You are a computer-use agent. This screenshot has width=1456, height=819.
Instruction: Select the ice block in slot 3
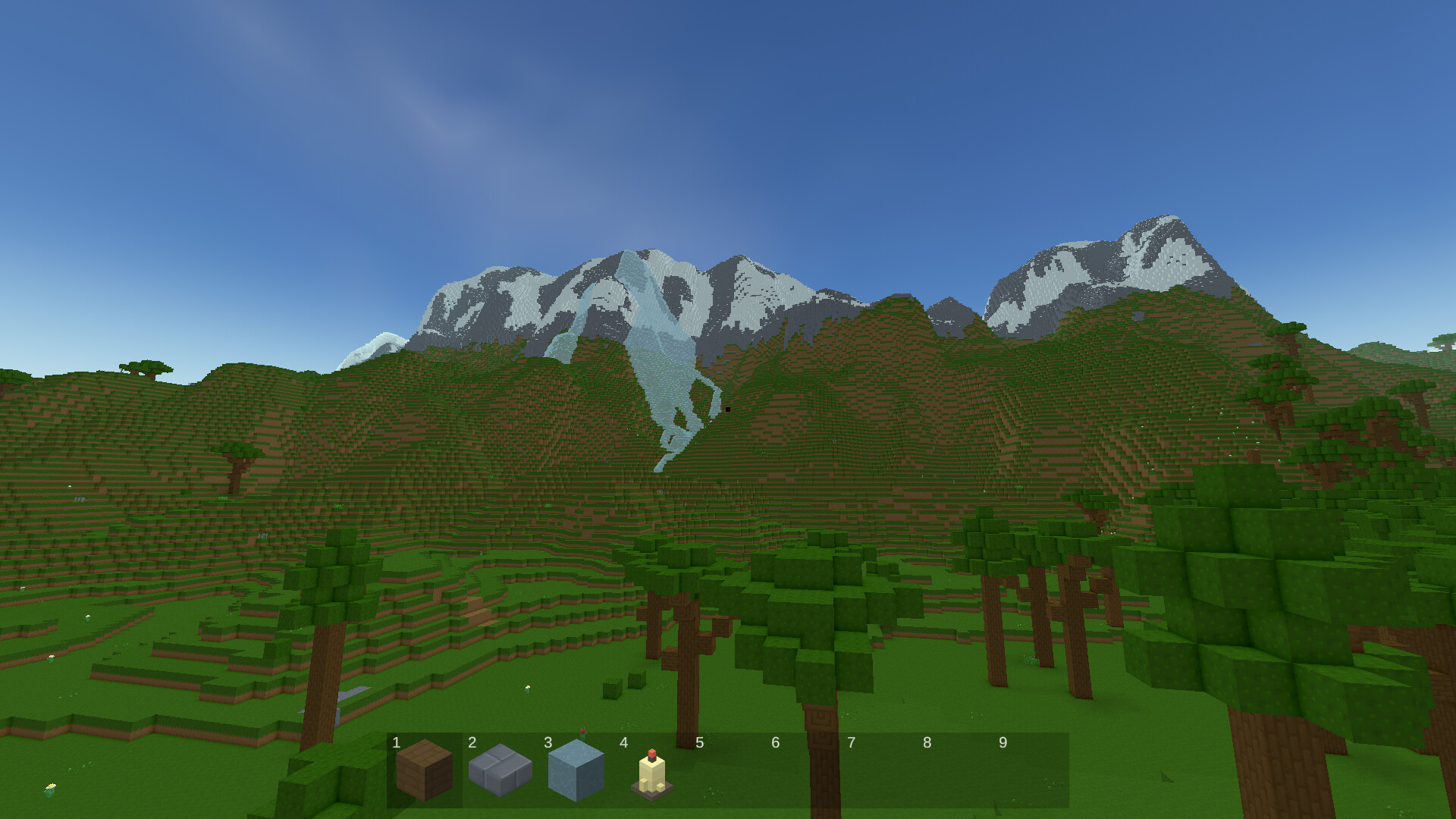coord(576,773)
